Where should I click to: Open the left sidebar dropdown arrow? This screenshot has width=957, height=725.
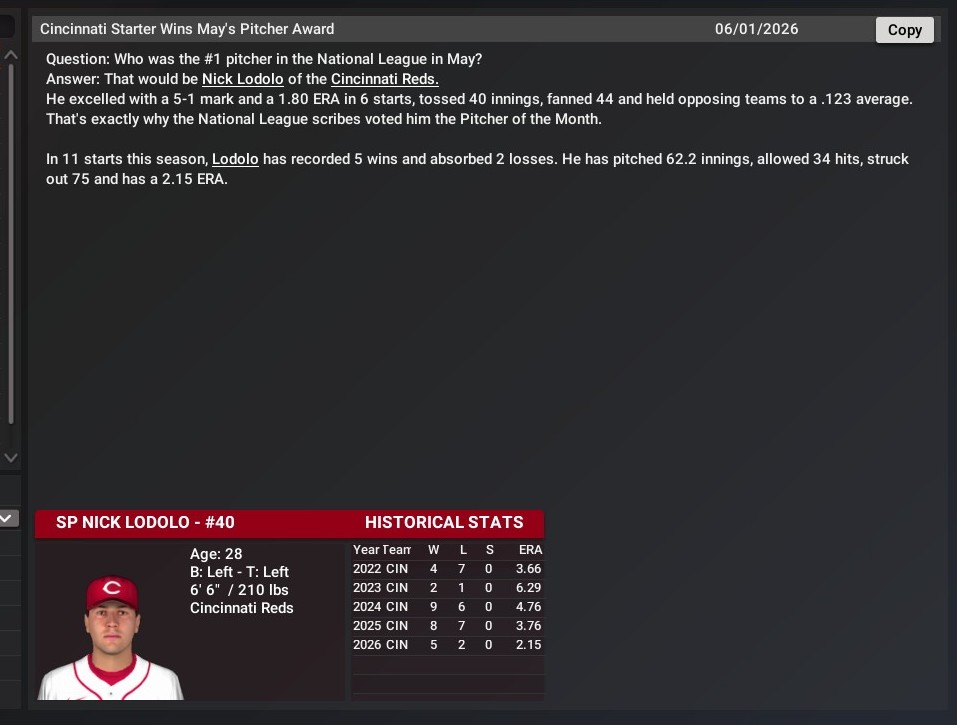[x=9, y=518]
